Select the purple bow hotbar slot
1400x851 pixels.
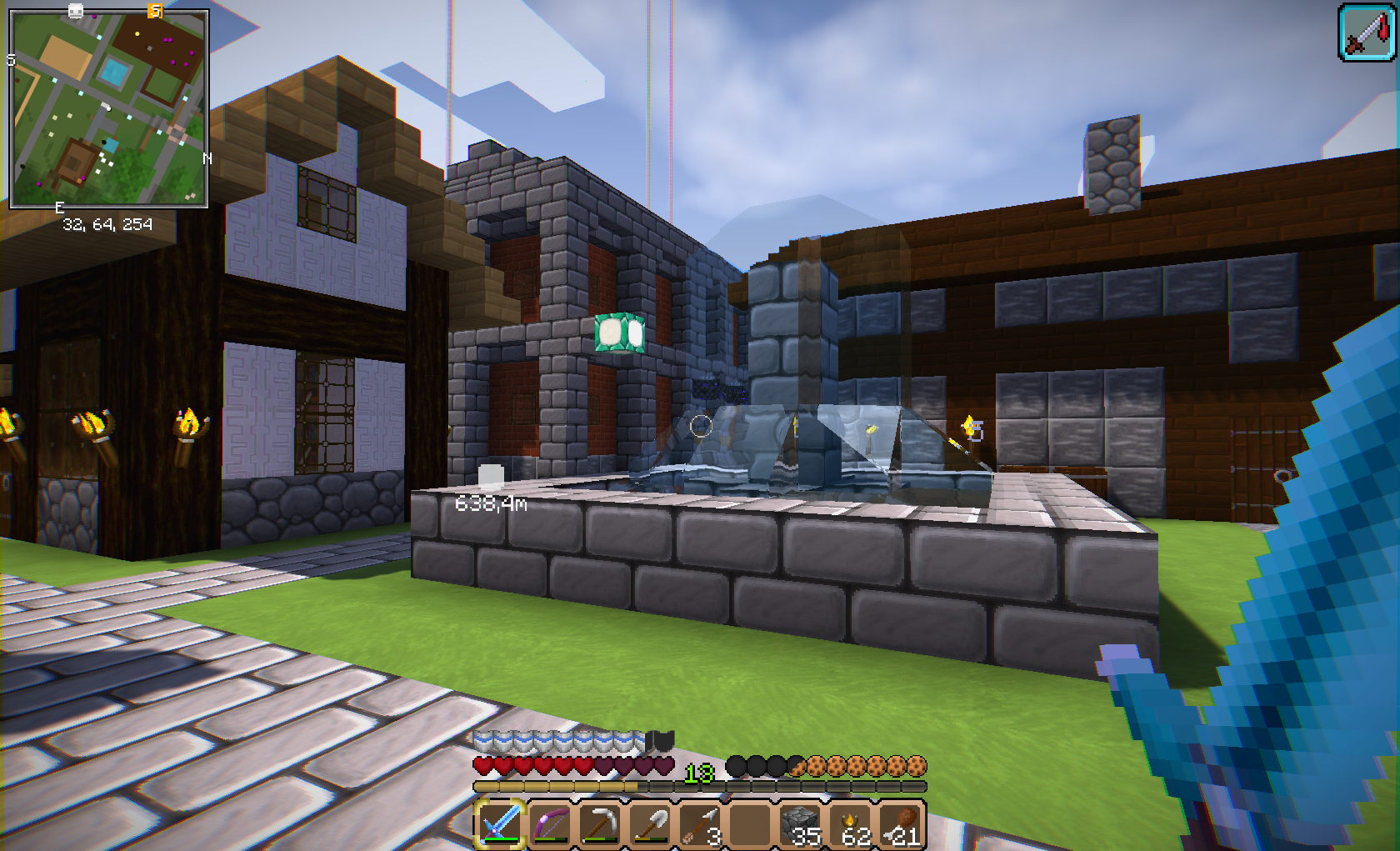(550, 823)
